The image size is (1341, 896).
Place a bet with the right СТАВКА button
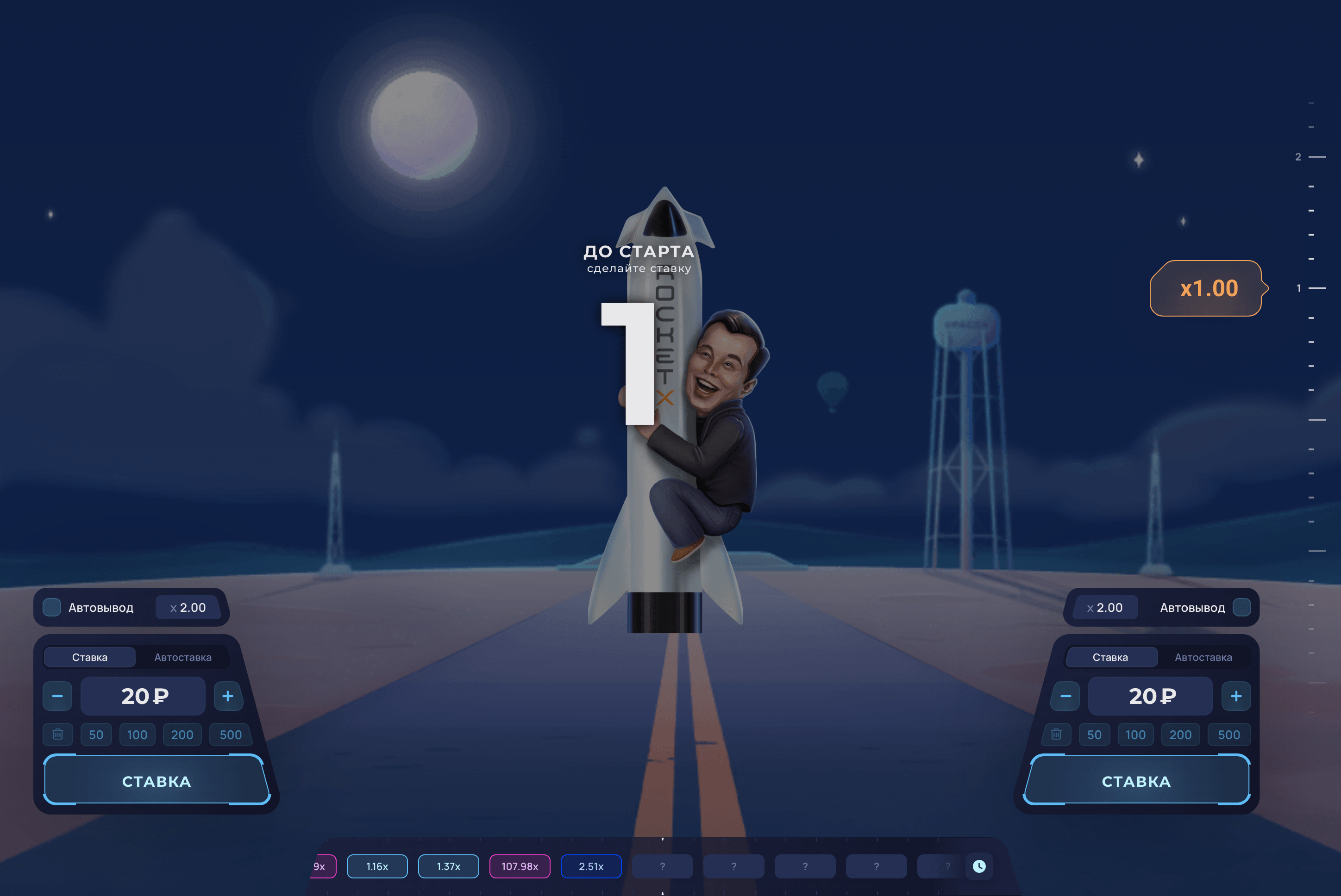[x=1136, y=781]
